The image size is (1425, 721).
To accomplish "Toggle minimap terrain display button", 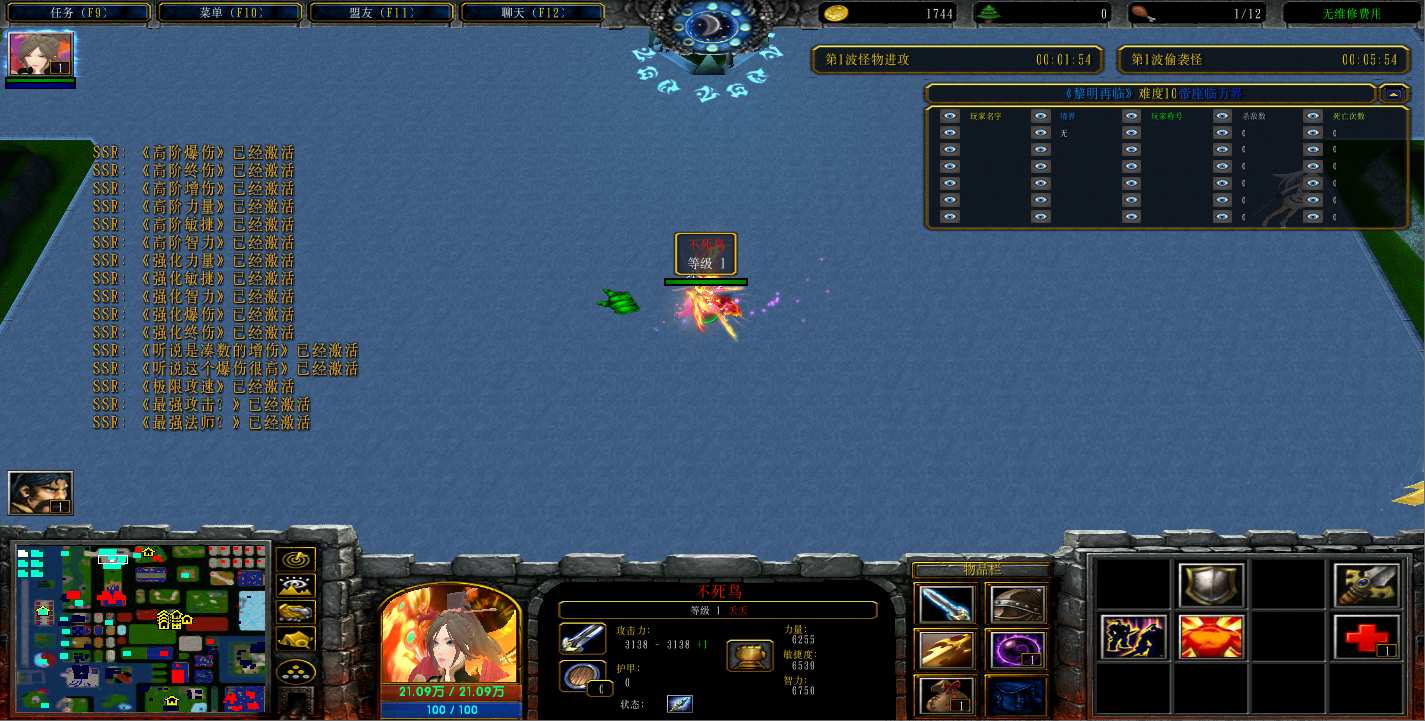I will 297,587.
